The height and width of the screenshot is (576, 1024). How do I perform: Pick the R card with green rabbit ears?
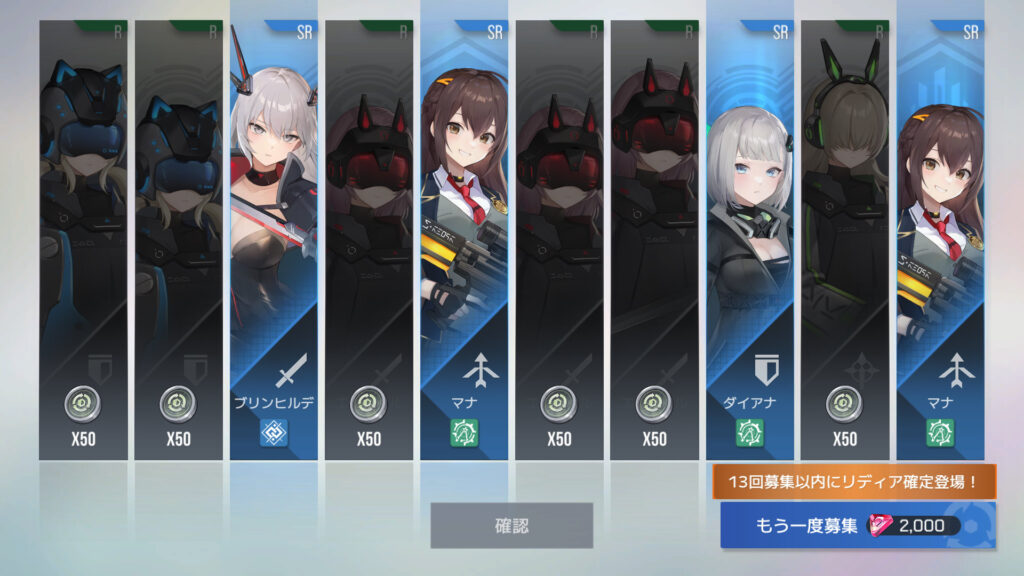(x=845, y=240)
